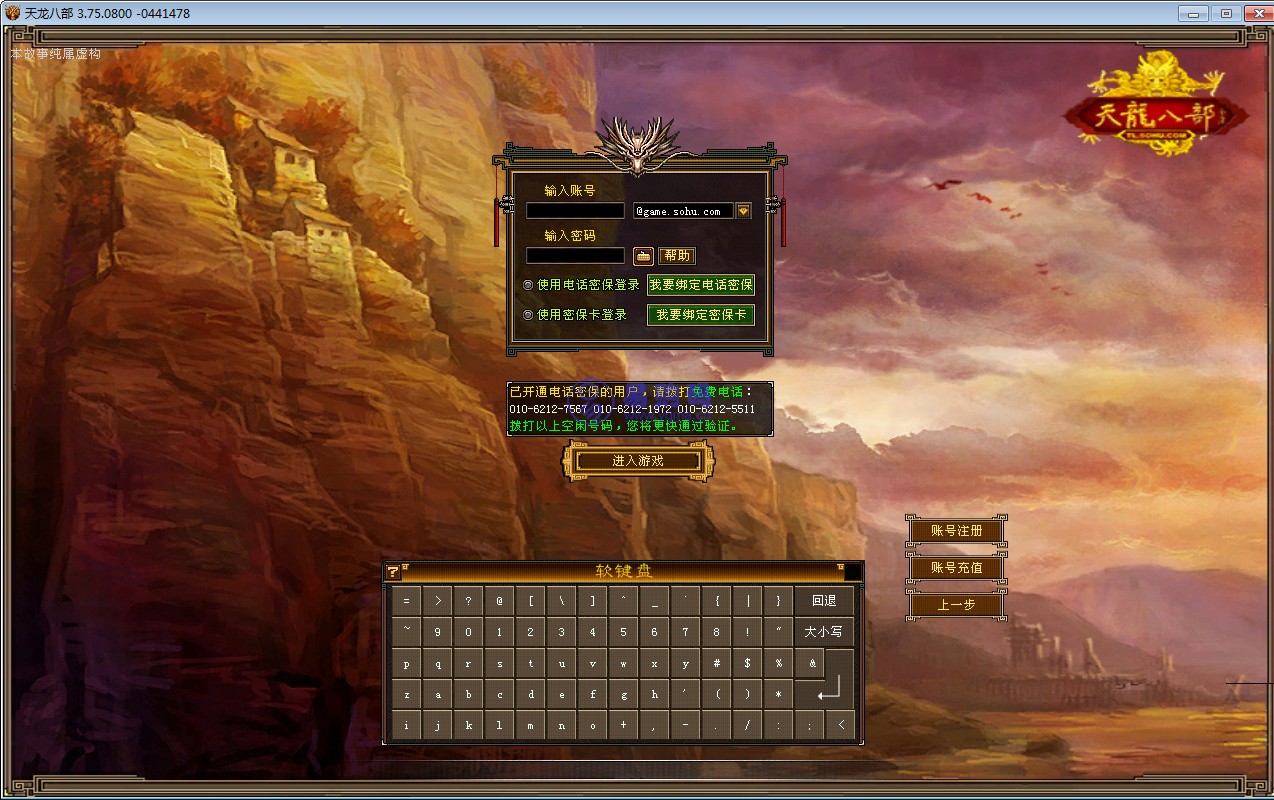Image resolution: width=1274 pixels, height=800 pixels.
Task: Open 账号充值 account recharge
Action: (956, 568)
